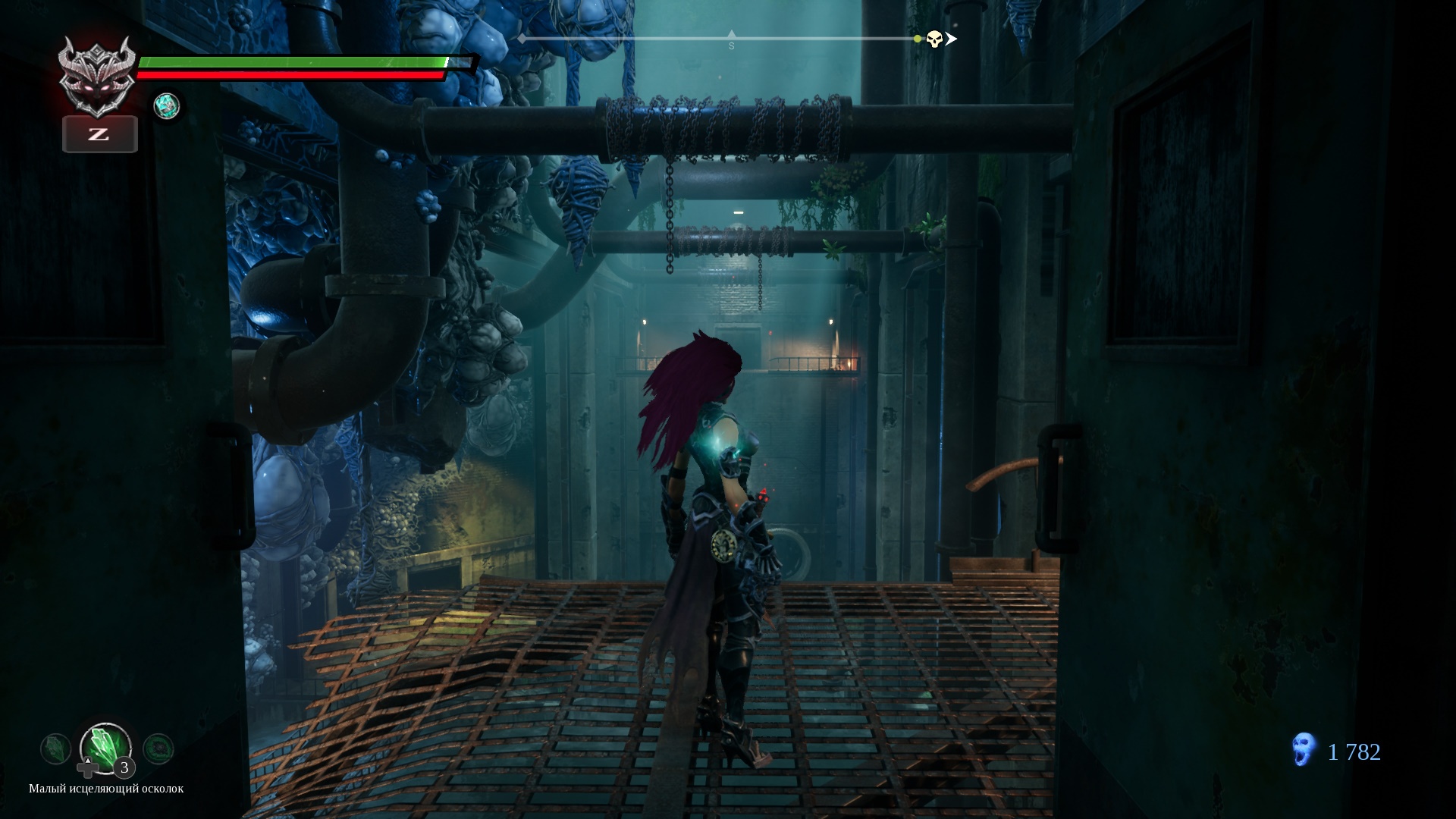The width and height of the screenshot is (1456, 819).
Task: Choose the dimmed round item on the right
Action: (158, 749)
